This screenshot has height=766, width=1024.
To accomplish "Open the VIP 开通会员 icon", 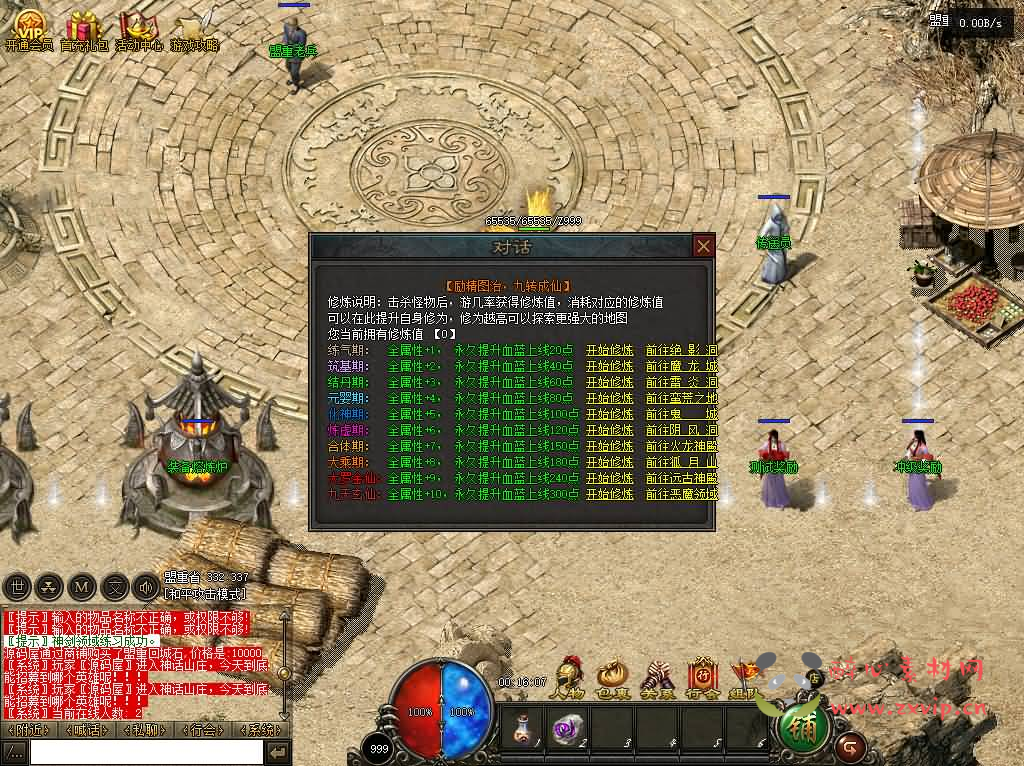I will click(29, 30).
